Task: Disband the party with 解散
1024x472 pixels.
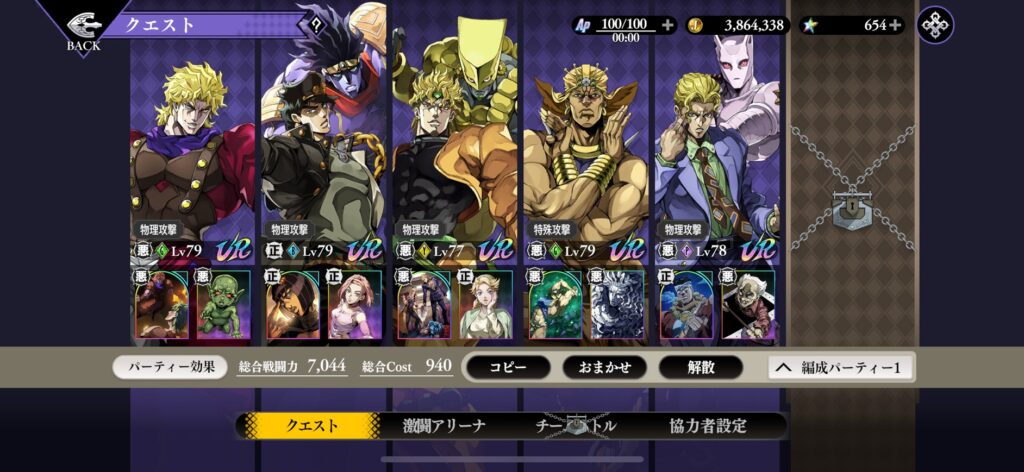Action: tap(700, 367)
